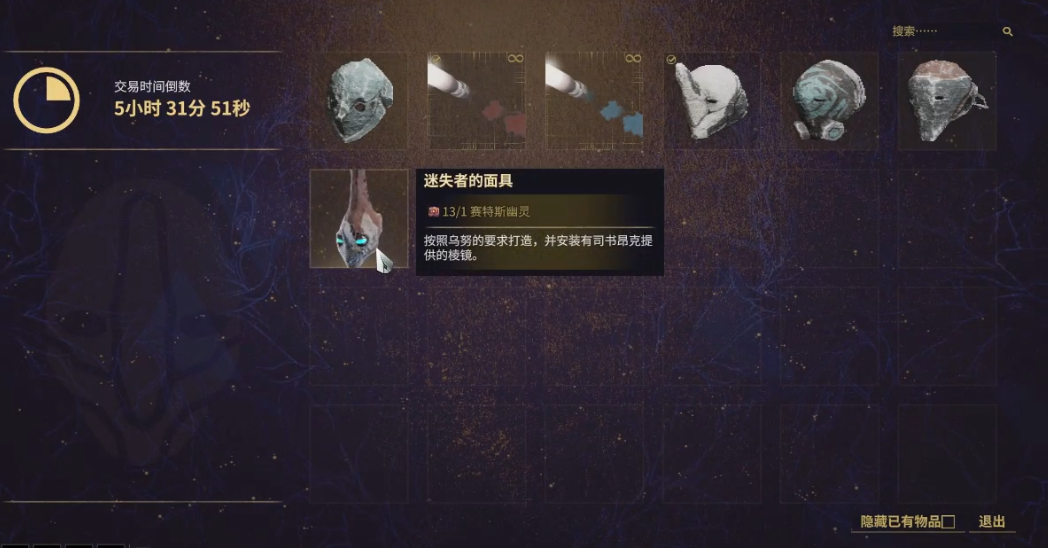Image resolution: width=1048 pixels, height=548 pixels.
Task: Select the item with red splotches
Action: (476, 101)
